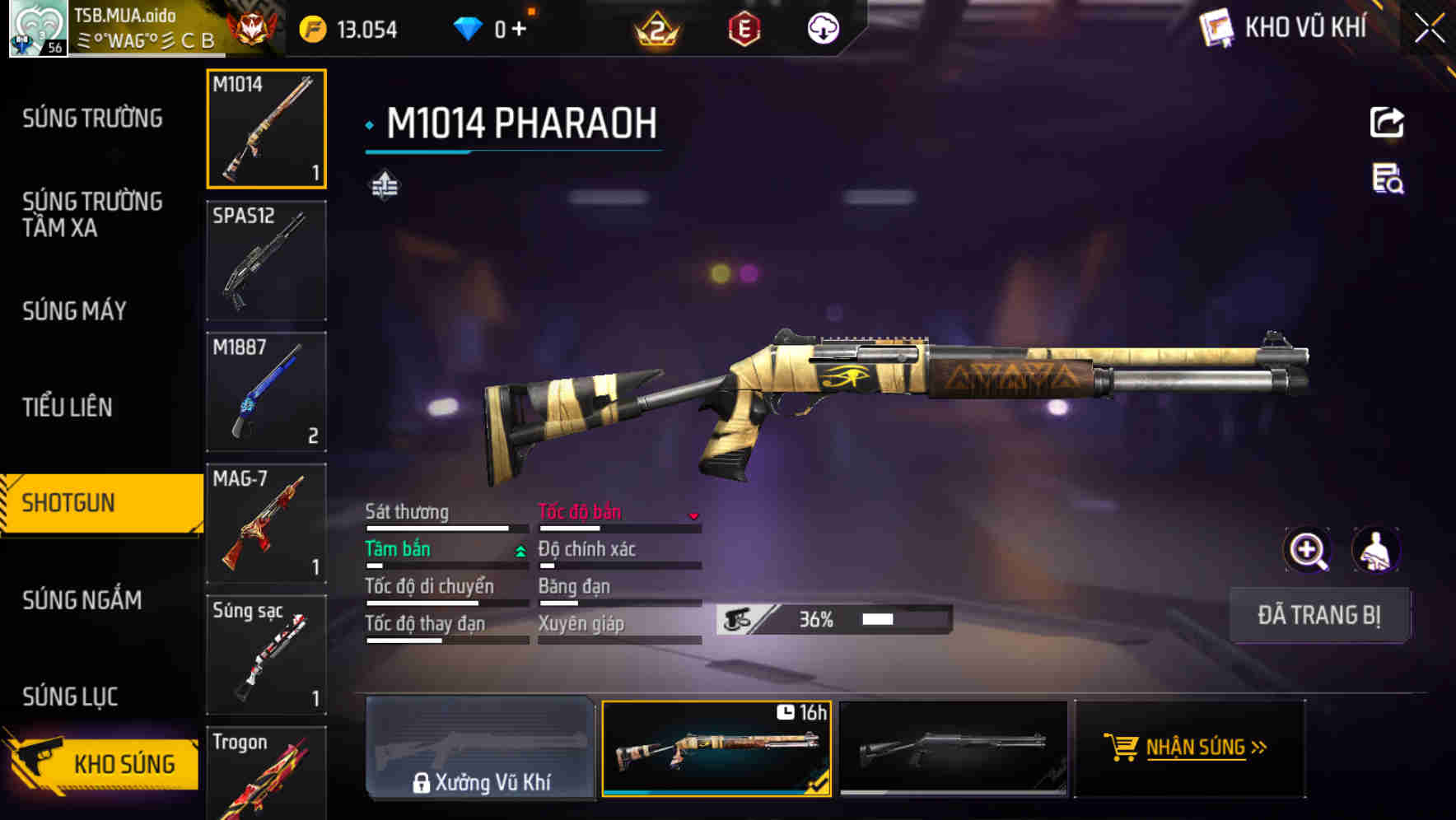The image size is (1456, 820).
Task: Switch to the Tiểu Liên category
Action: click(68, 407)
